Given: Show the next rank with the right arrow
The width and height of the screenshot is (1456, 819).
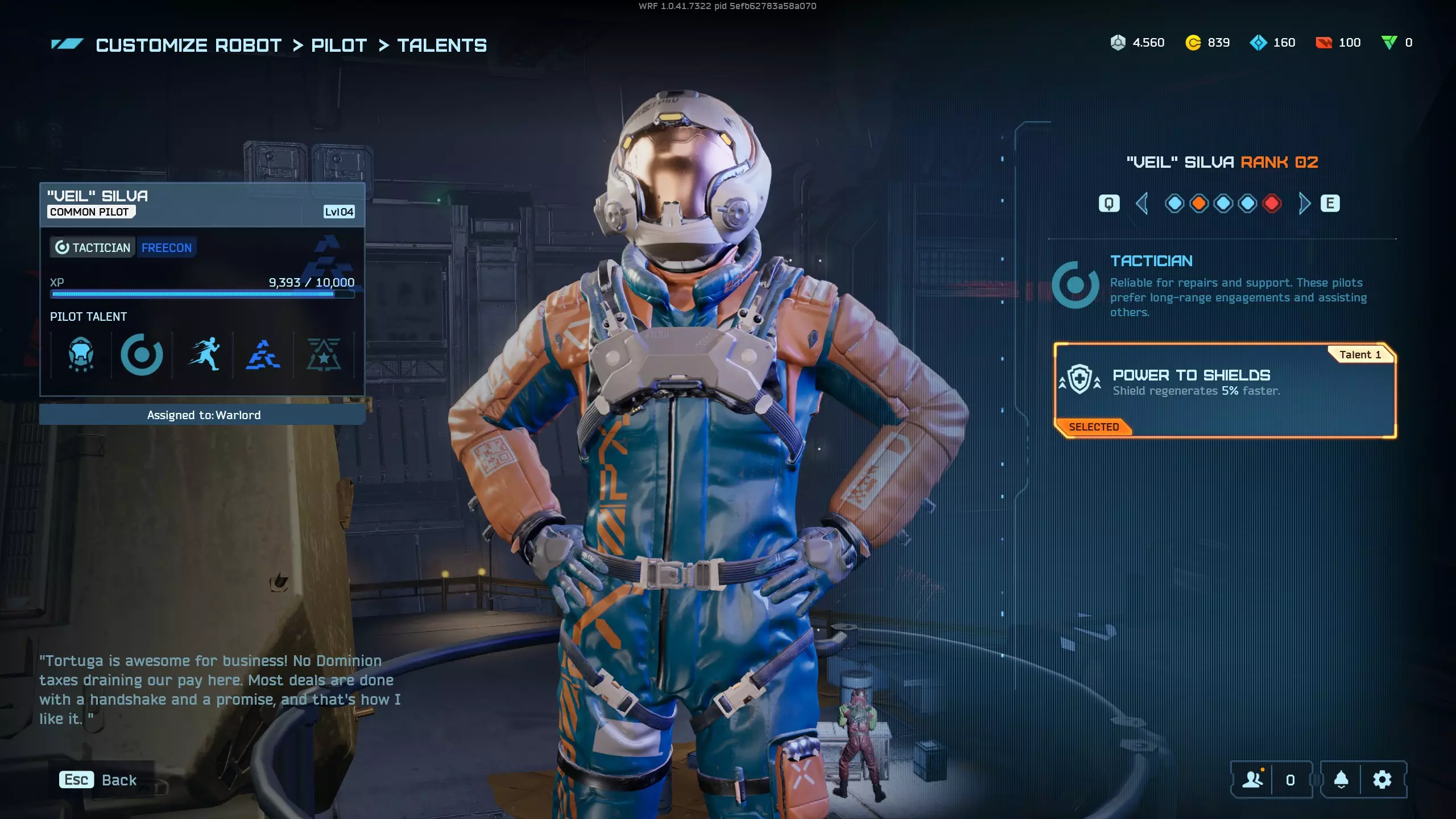Looking at the screenshot, I should 1304,204.
